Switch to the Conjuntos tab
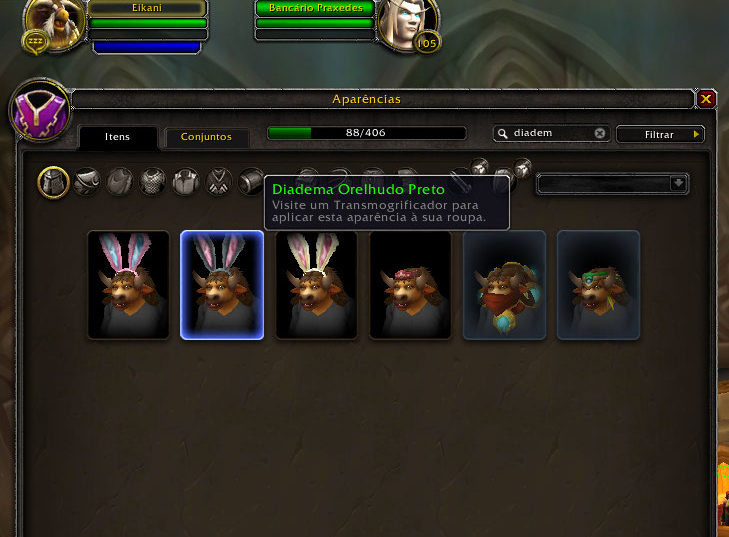Image resolution: width=729 pixels, height=537 pixels. (x=206, y=137)
